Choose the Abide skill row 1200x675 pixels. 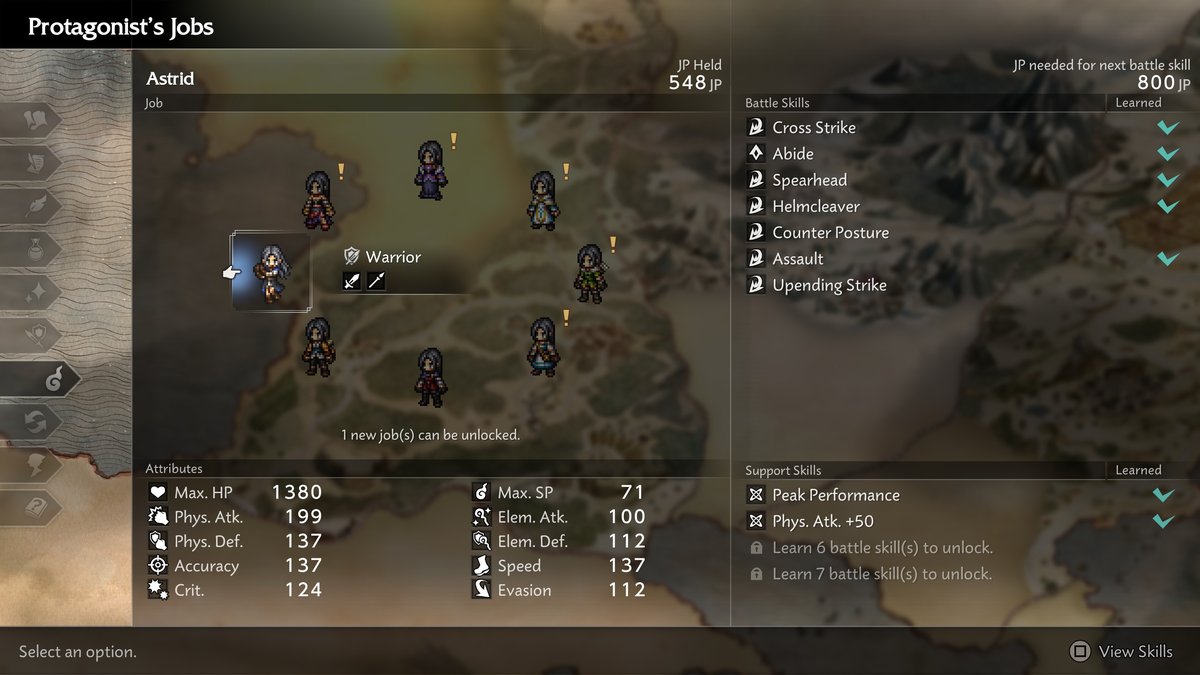pos(793,154)
